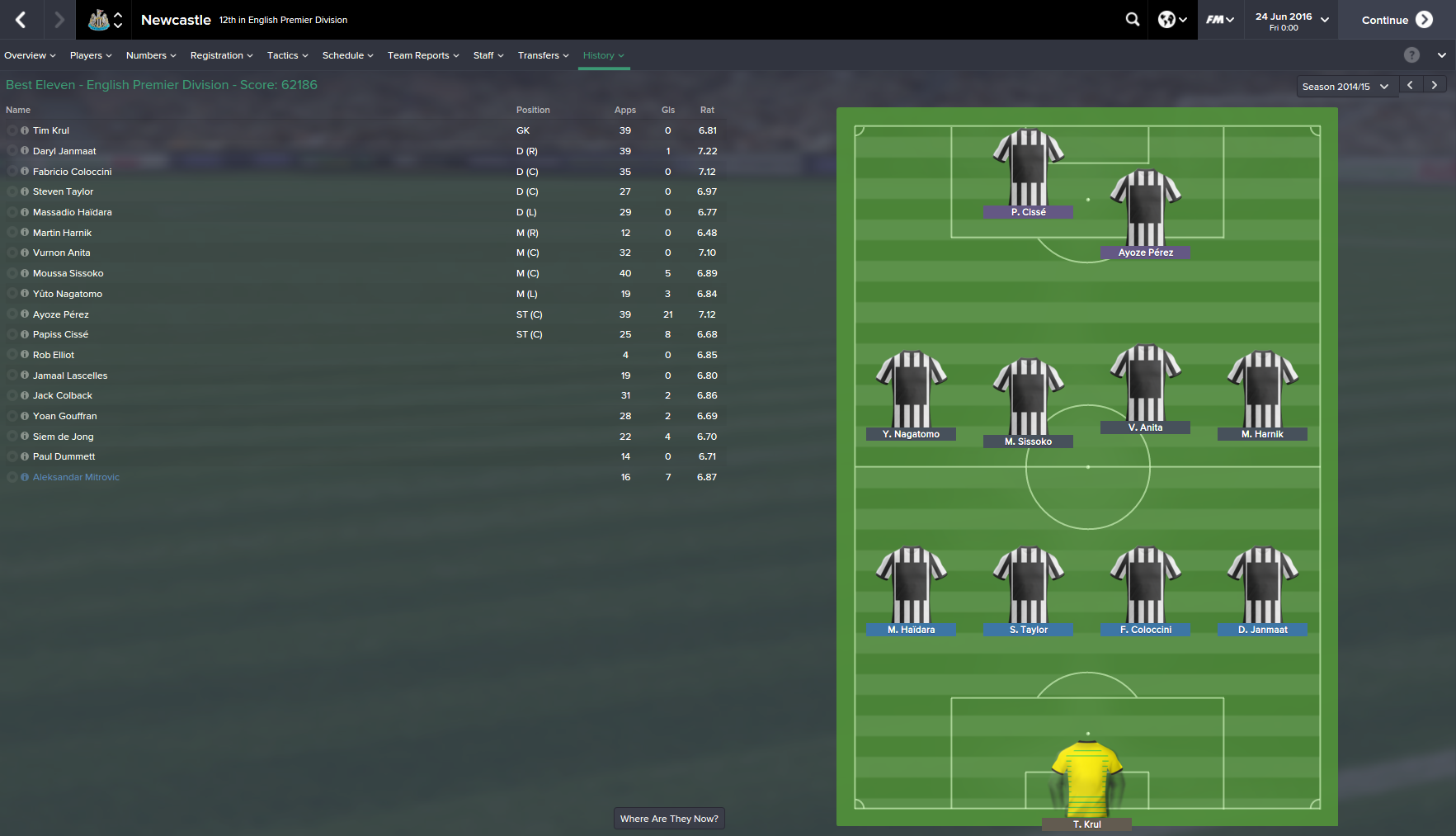Screen dimensions: 1456x836
Task: Click the Continue button
Action: [x=1396, y=20]
